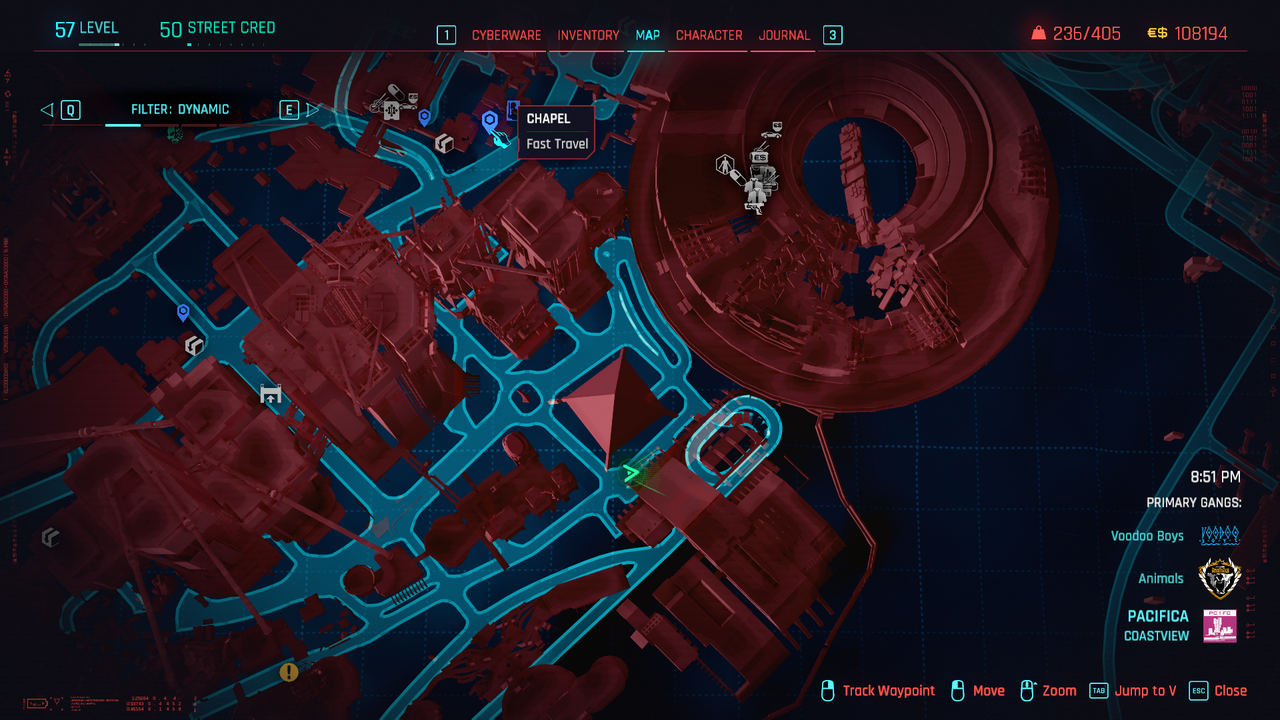
Task: Switch to the Inventory tab
Action: [x=588, y=35]
